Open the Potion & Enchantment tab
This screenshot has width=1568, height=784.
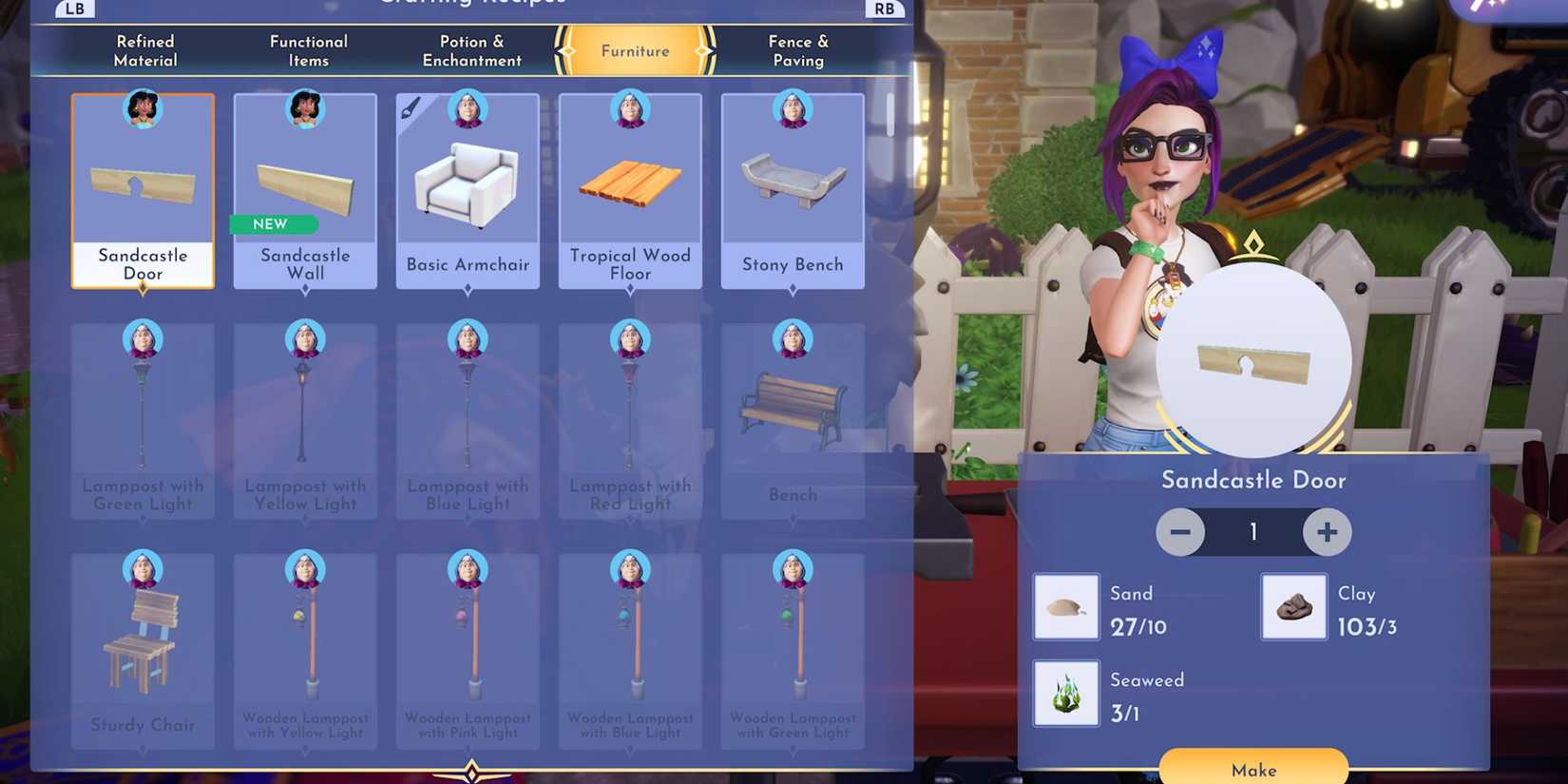coord(471,50)
